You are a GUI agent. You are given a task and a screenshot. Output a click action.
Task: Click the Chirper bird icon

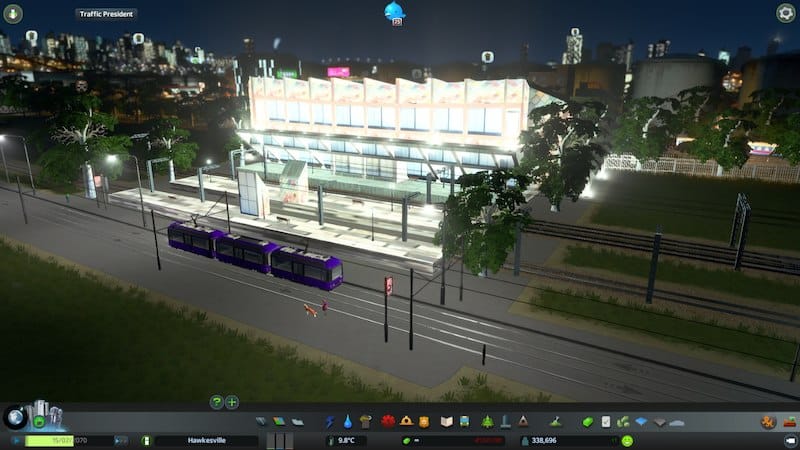394,11
